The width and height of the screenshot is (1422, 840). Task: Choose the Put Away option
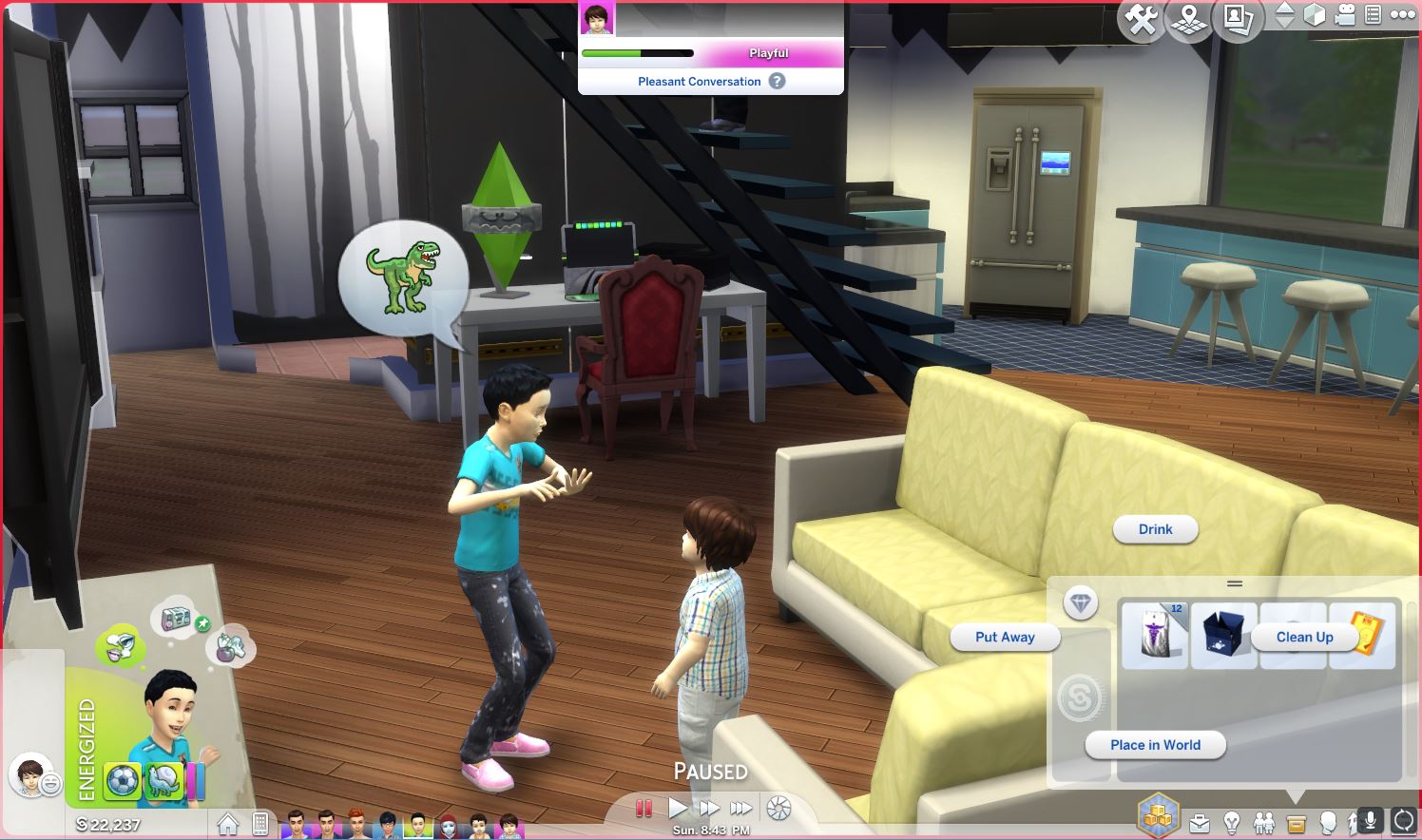[x=1005, y=638]
